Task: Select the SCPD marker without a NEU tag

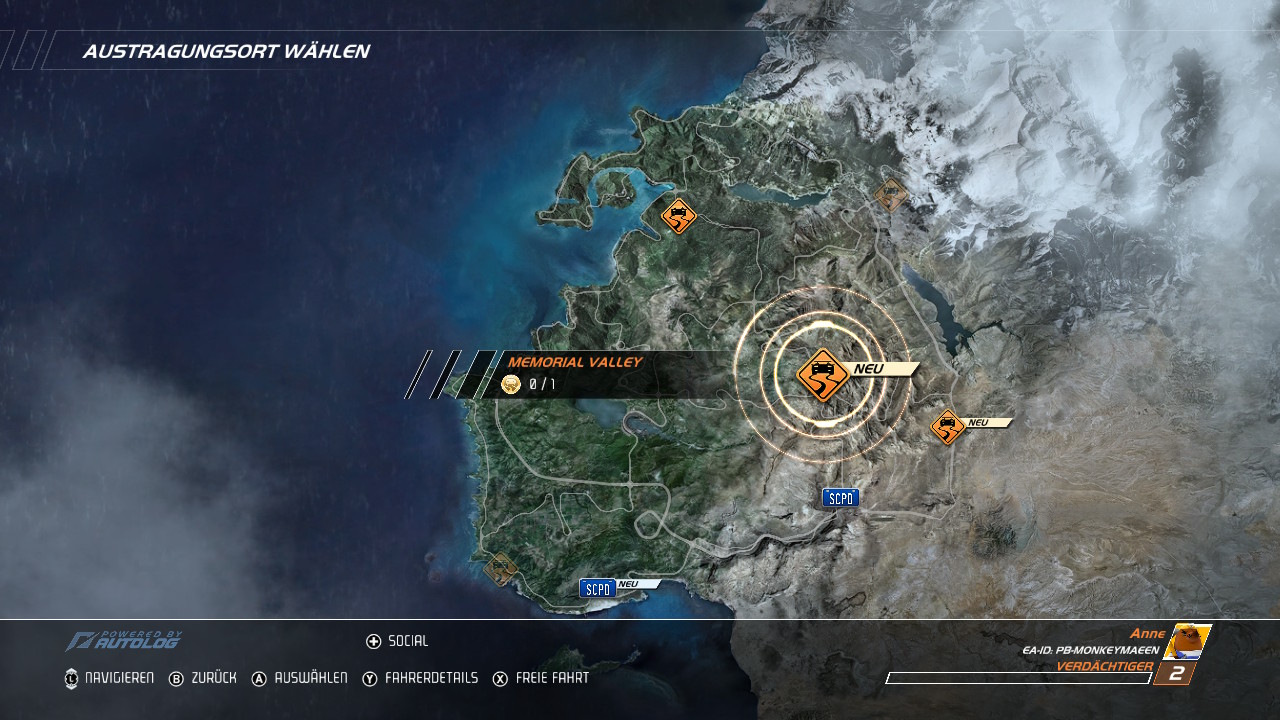Action: [x=840, y=498]
